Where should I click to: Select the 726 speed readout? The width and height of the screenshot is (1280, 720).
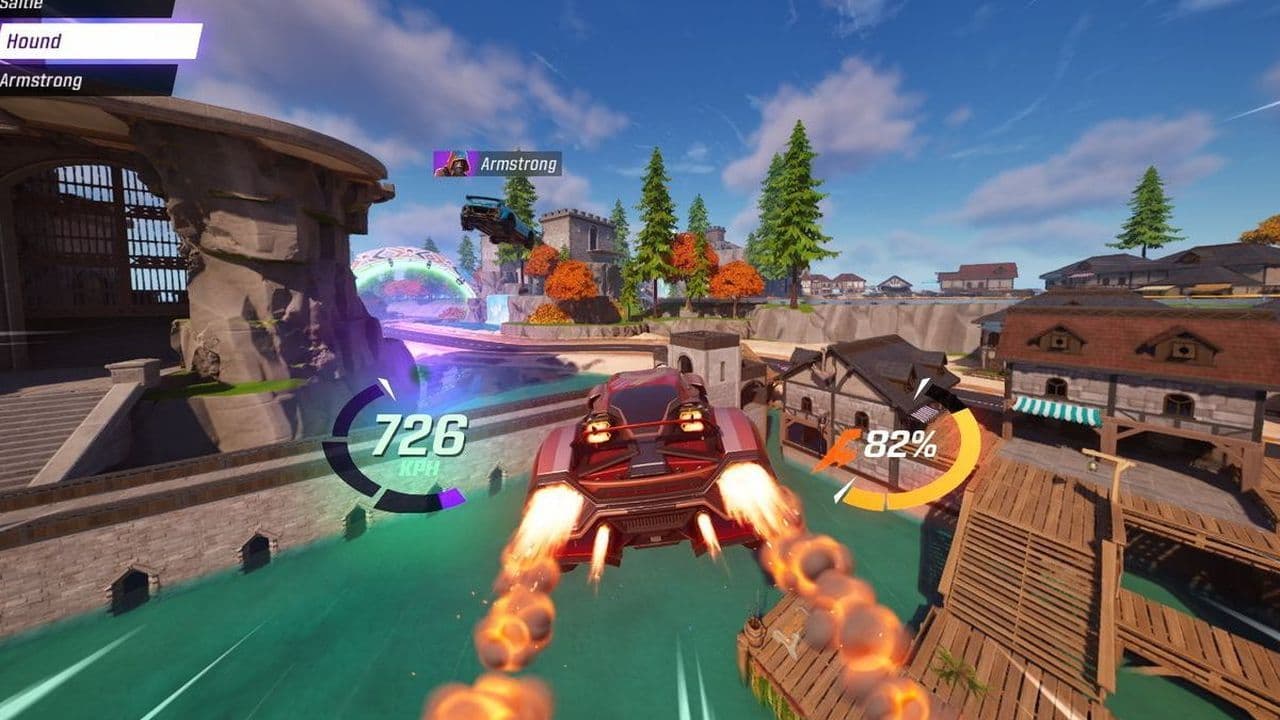pyautogui.click(x=420, y=435)
